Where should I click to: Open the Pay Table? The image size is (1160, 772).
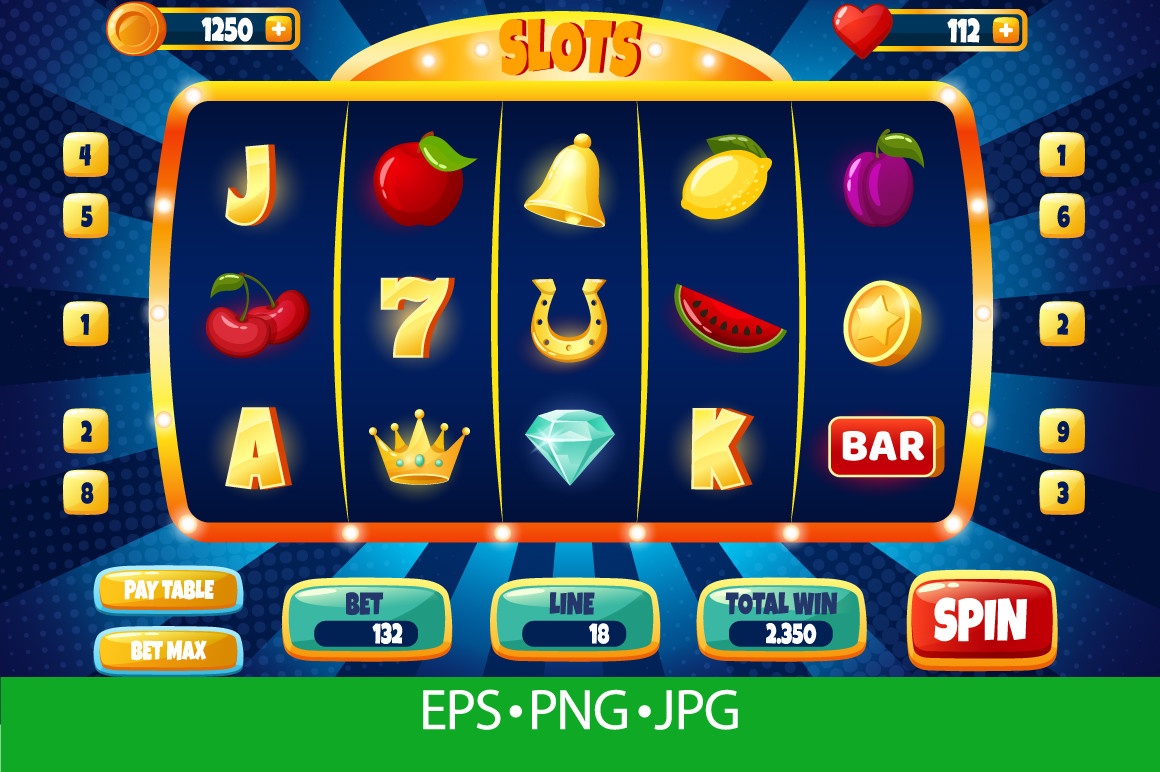point(168,590)
